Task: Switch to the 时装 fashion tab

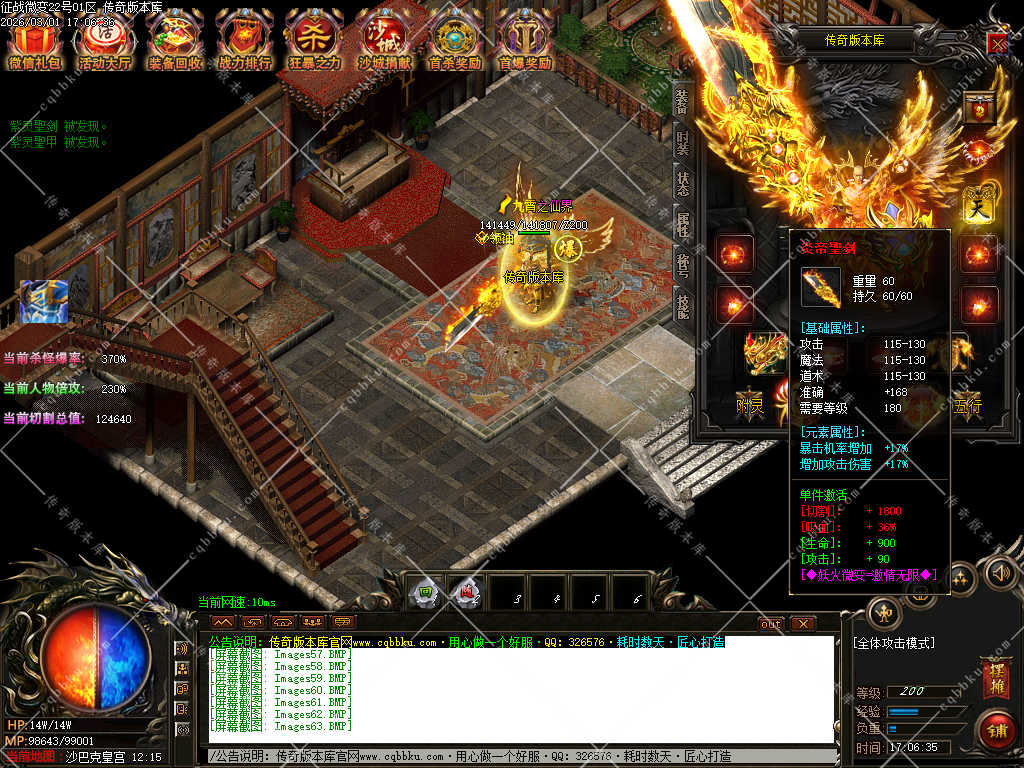Action: click(682, 141)
